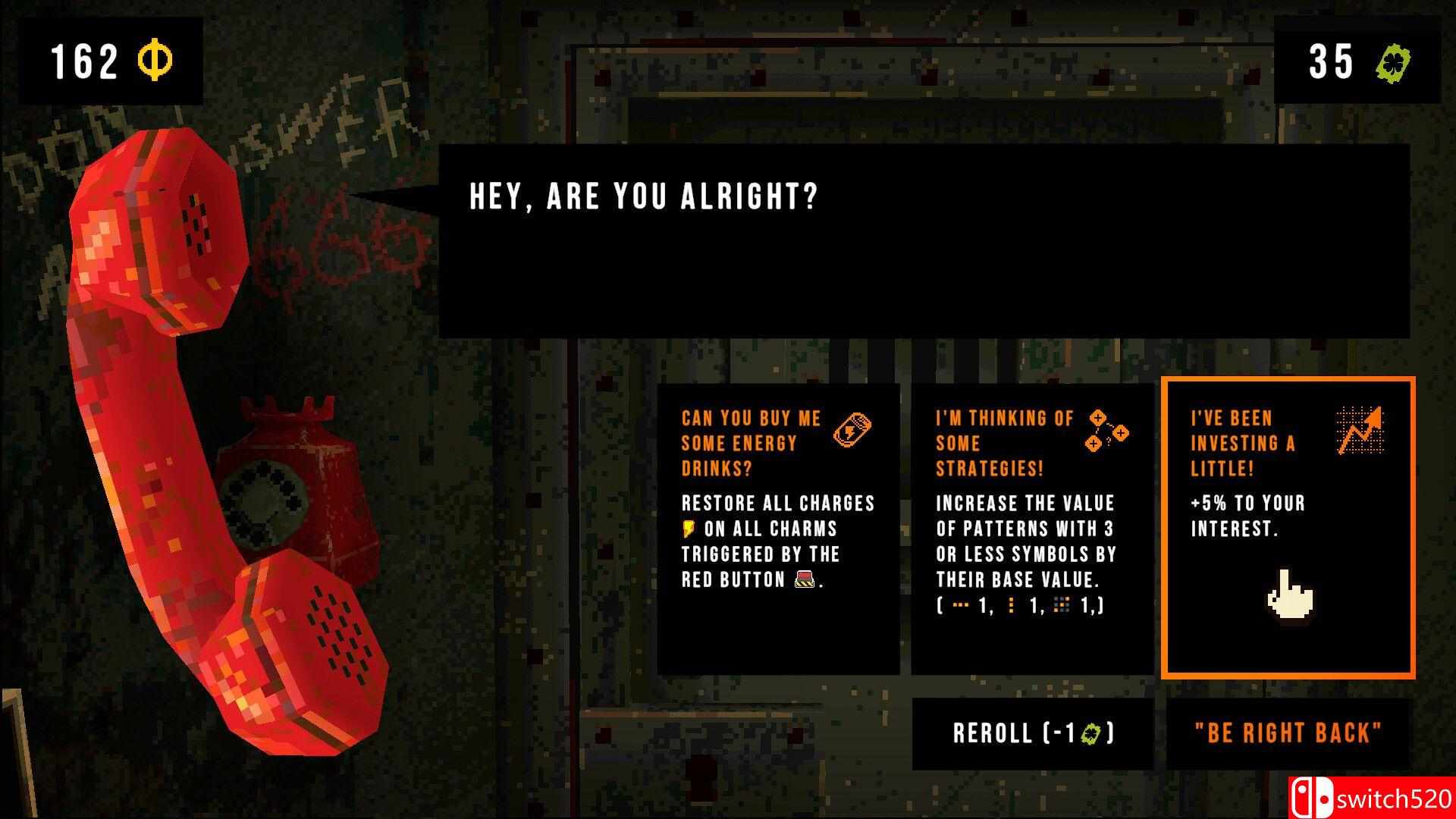Screen dimensions: 1456x819
Task: Select the "I'm thinking of some strategies" card
Action: pyautogui.click(x=1032, y=529)
